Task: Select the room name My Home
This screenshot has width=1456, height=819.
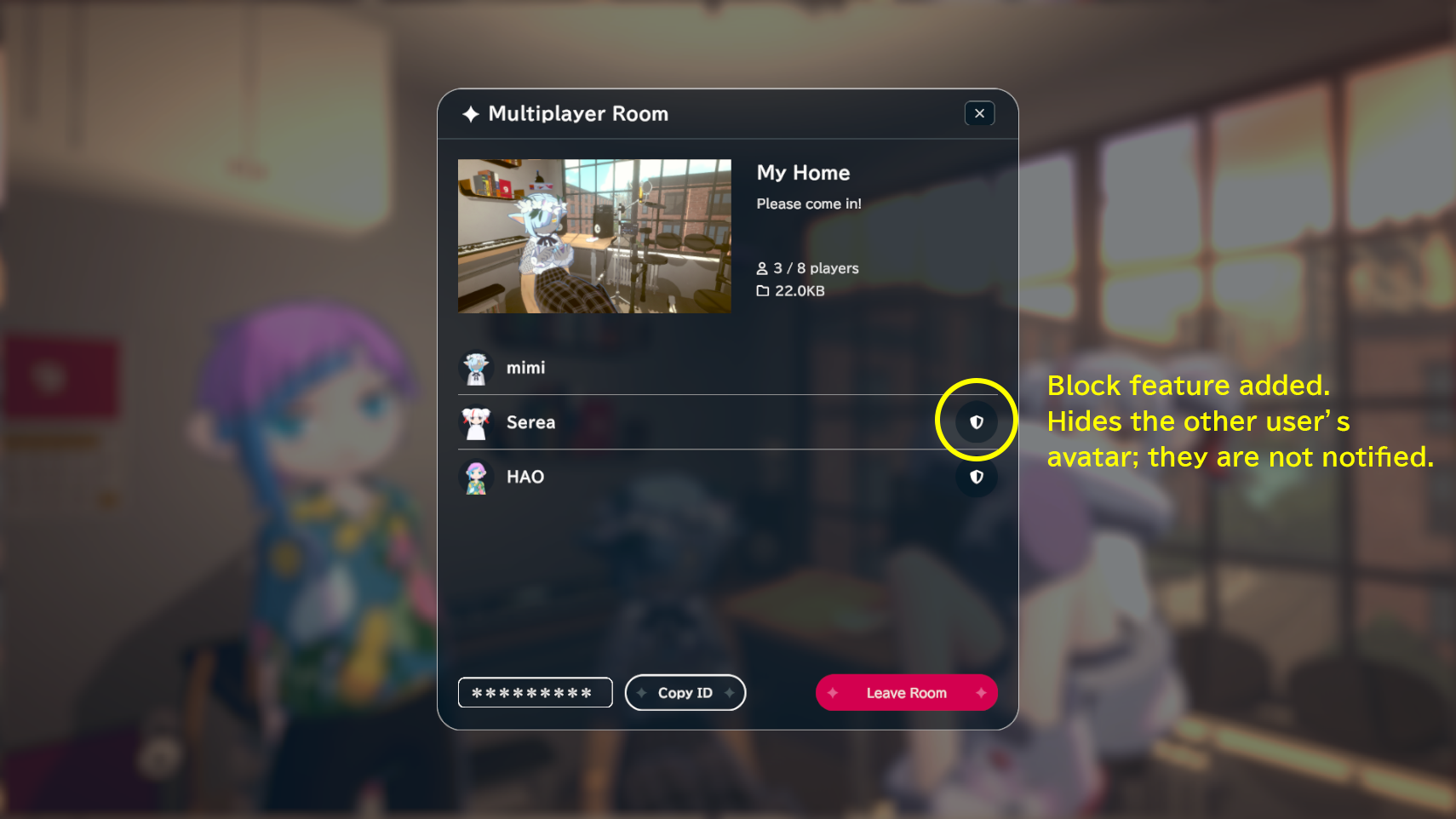Action: pyautogui.click(x=803, y=172)
